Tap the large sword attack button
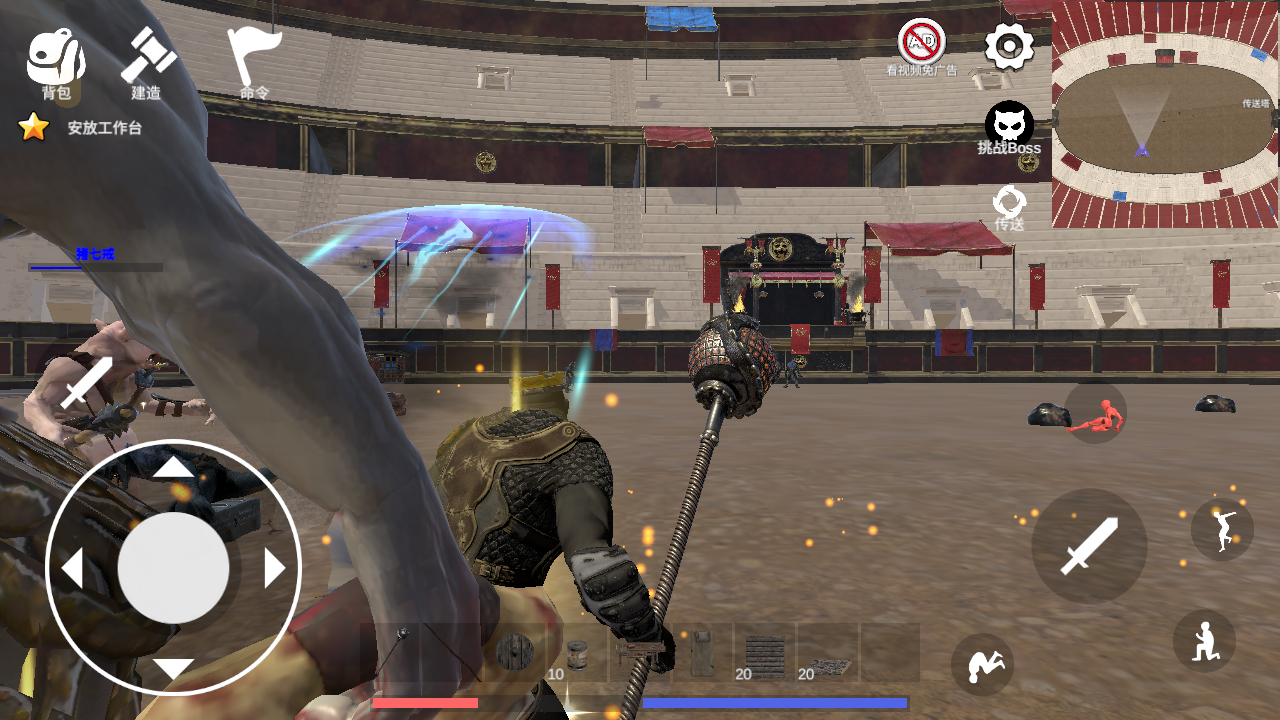The height and width of the screenshot is (720, 1280). tap(1089, 546)
